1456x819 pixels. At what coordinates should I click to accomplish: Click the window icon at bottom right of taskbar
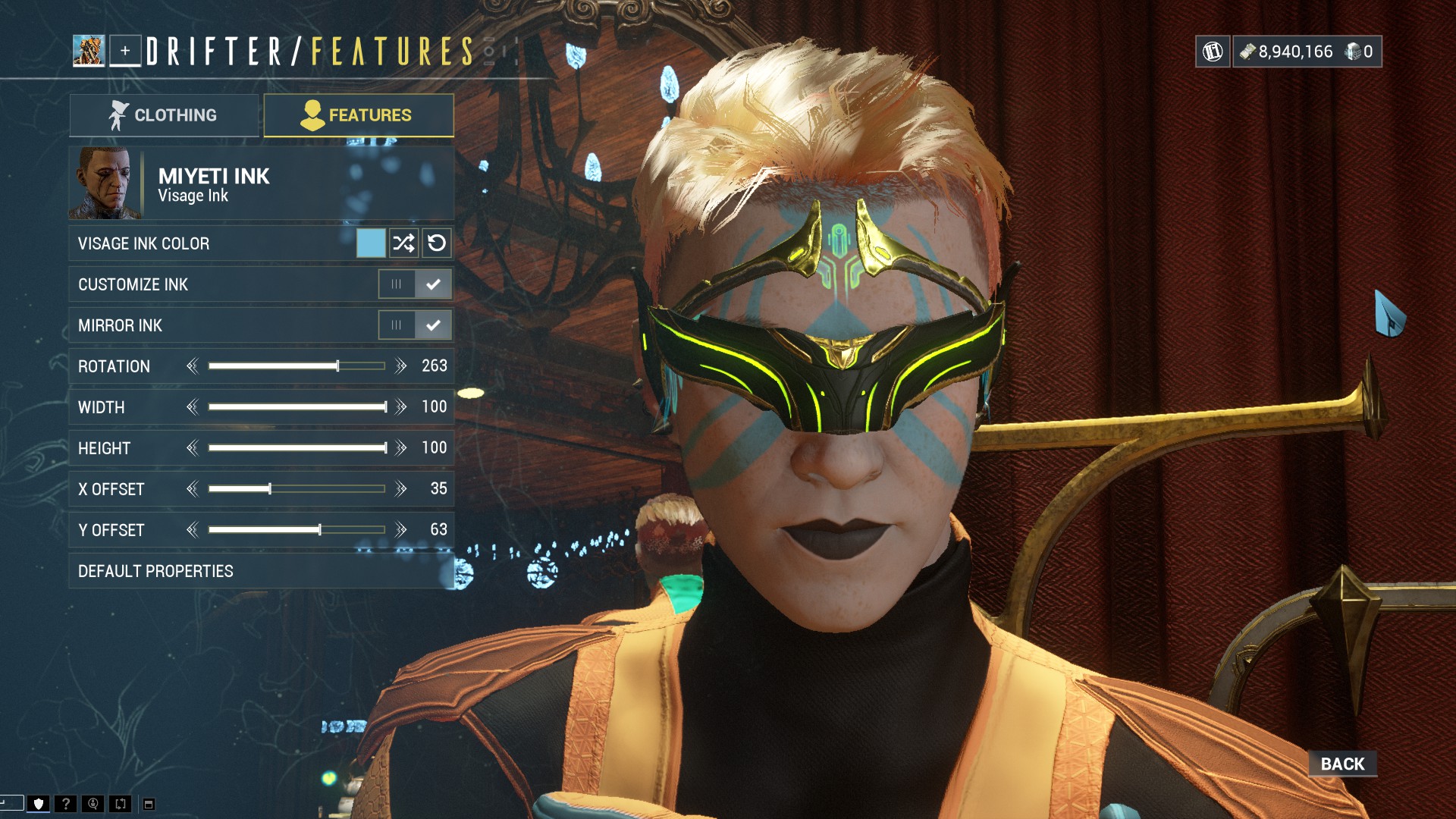click(150, 805)
